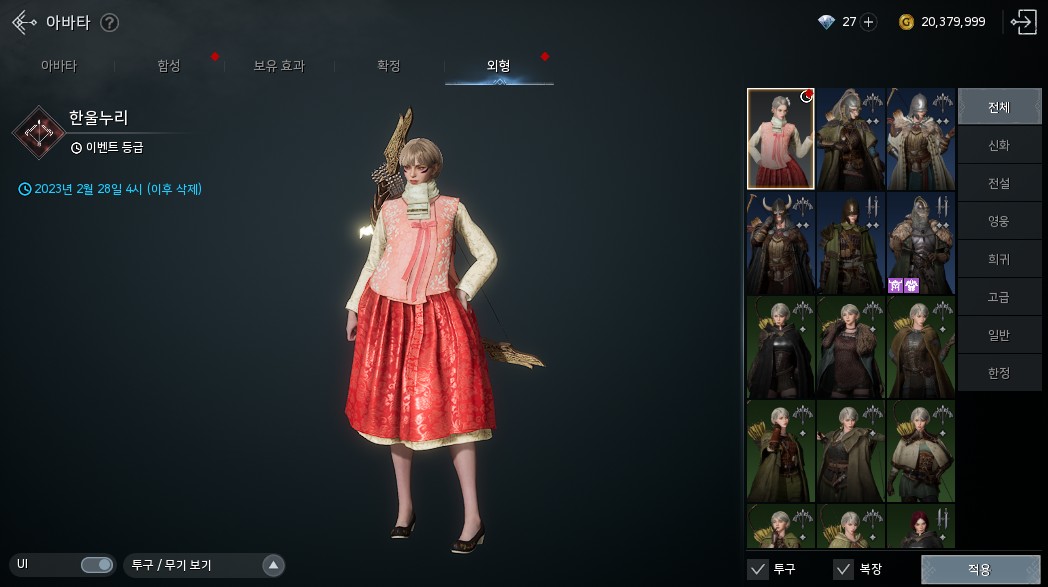
Task: Click the exit door icon
Action: 1023,22
